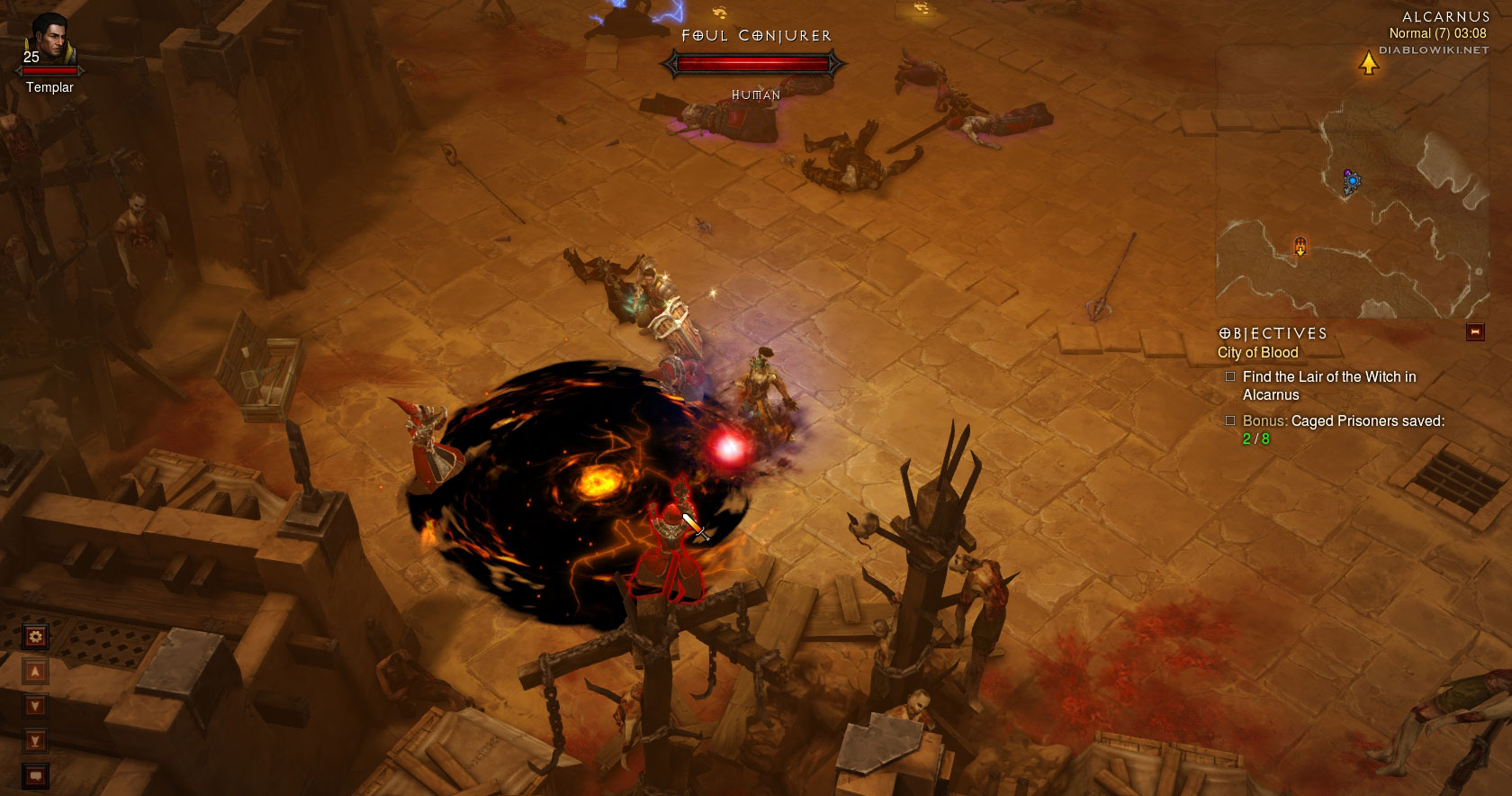Click the chat scroll-down arrow button

pos(36,706)
